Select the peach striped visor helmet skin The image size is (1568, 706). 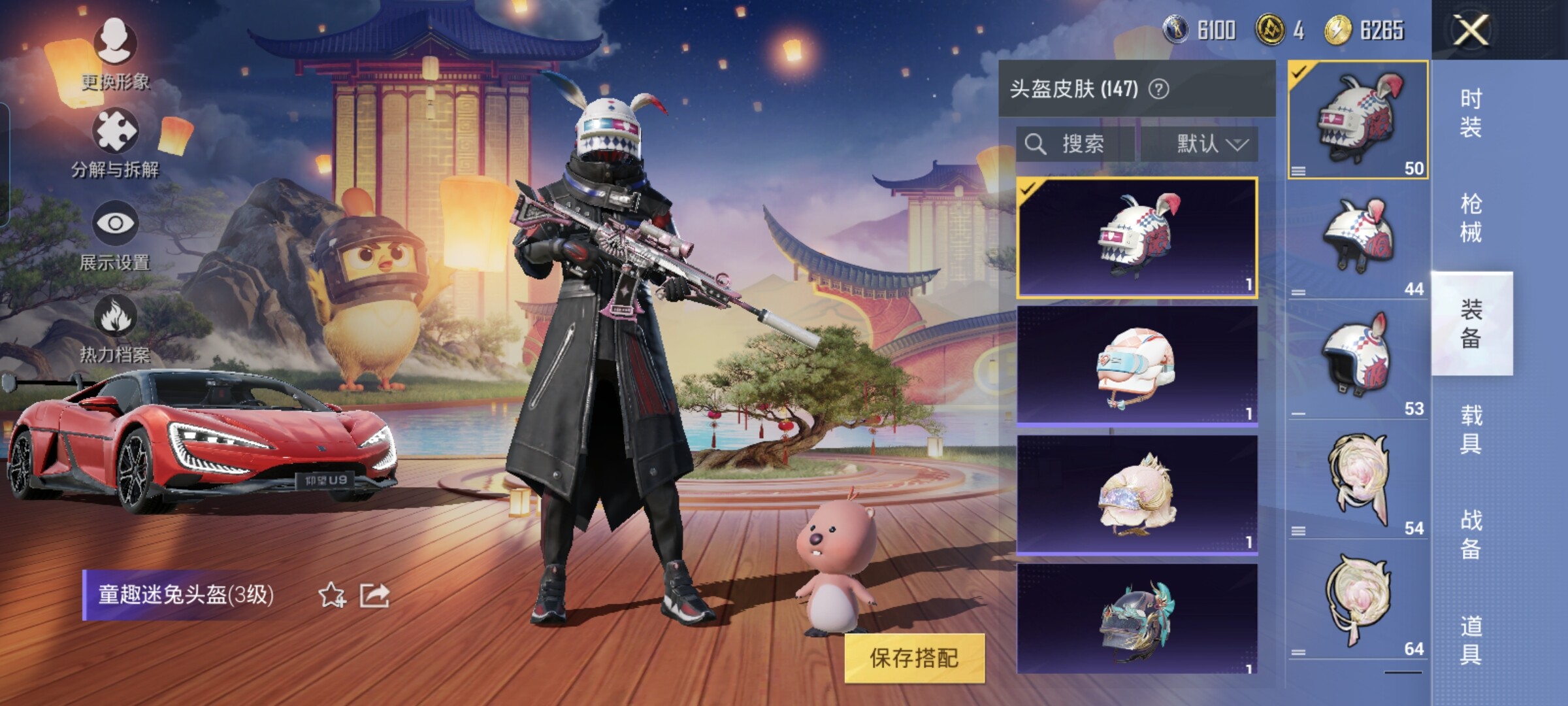tap(1137, 366)
